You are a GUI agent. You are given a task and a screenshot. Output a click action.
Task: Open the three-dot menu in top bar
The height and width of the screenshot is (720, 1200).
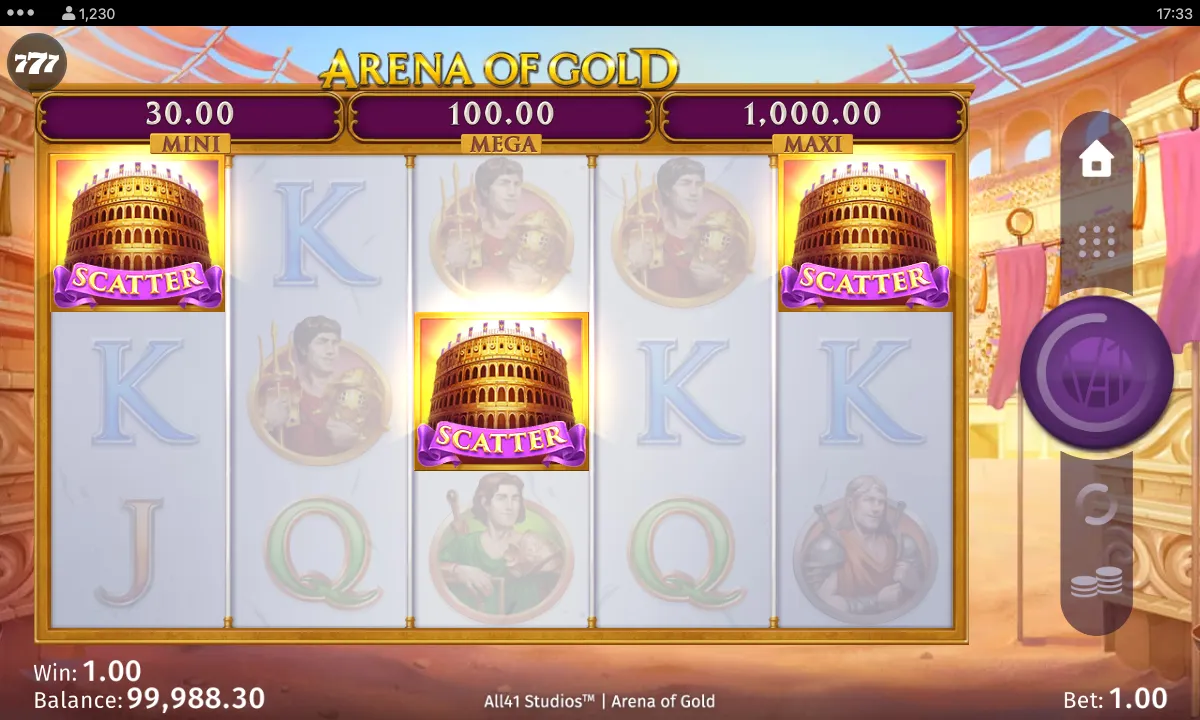pyautogui.click(x=20, y=13)
